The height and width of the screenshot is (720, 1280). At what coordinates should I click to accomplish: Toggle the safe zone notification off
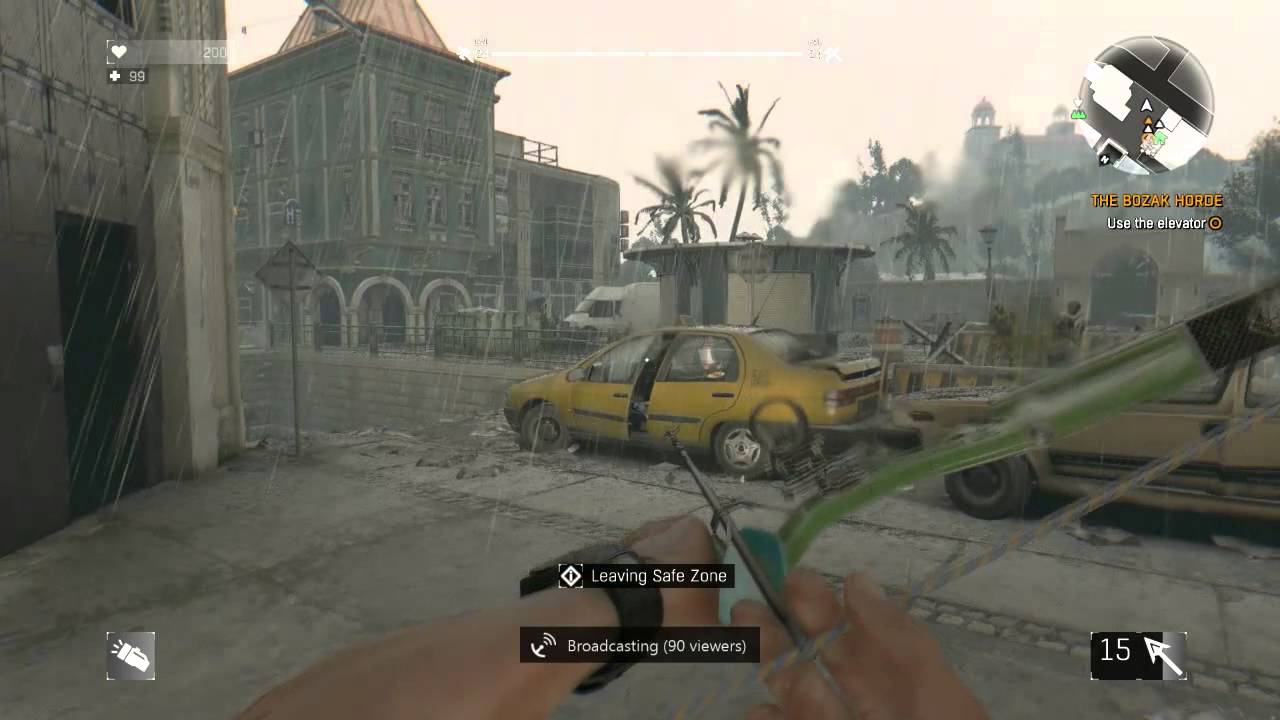click(x=640, y=576)
